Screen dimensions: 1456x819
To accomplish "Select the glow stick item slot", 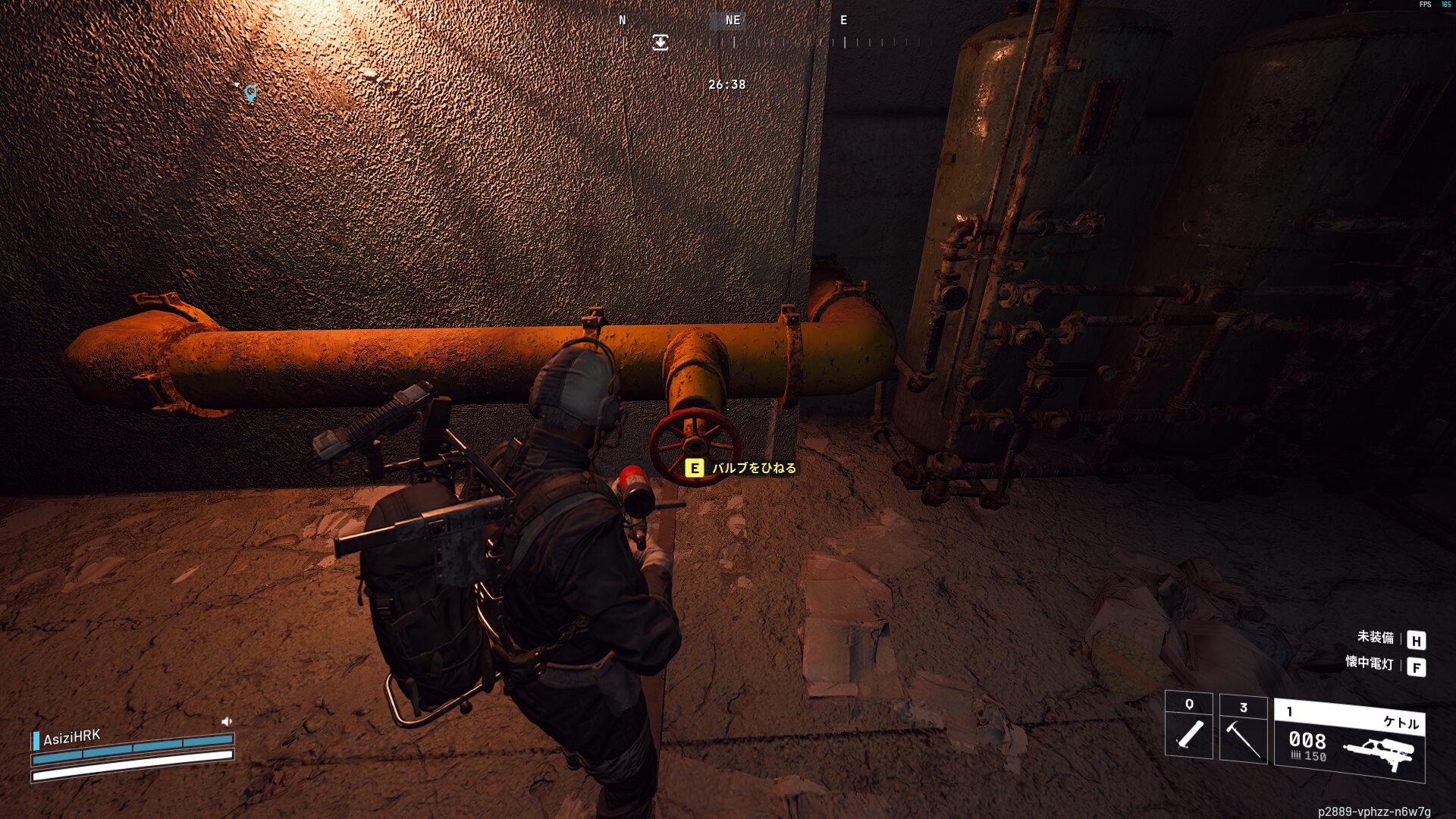I will 1188,725.
